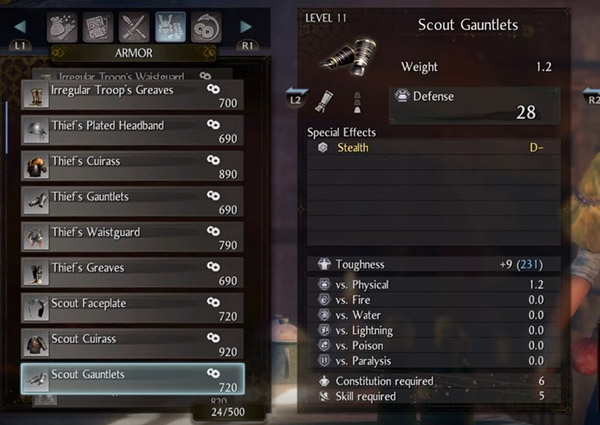Screen dimensions: 600x425
Task: Choose Thief's Plated Headband
Action: (x=131, y=131)
